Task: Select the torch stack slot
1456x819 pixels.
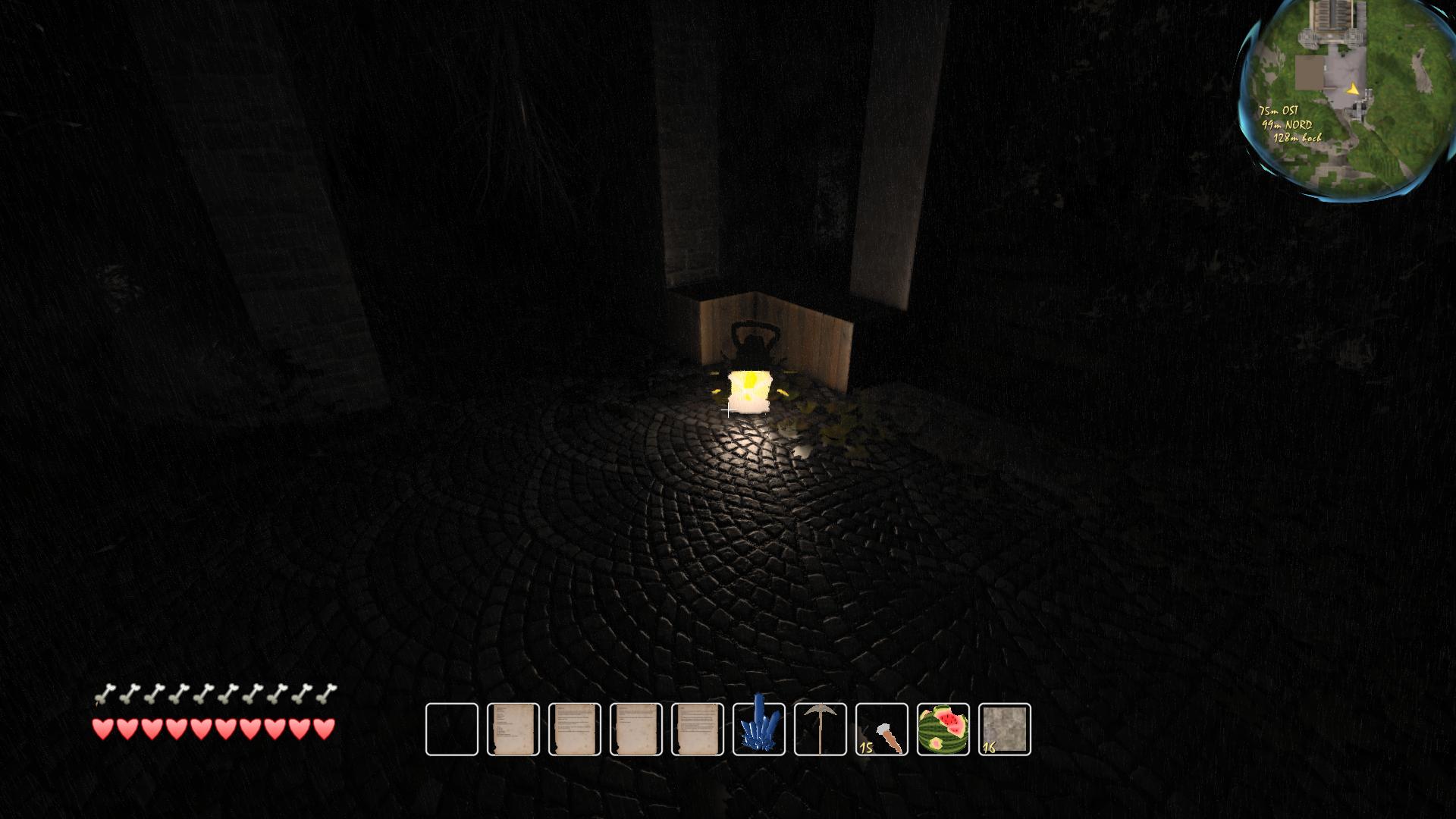Action: tap(882, 730)
